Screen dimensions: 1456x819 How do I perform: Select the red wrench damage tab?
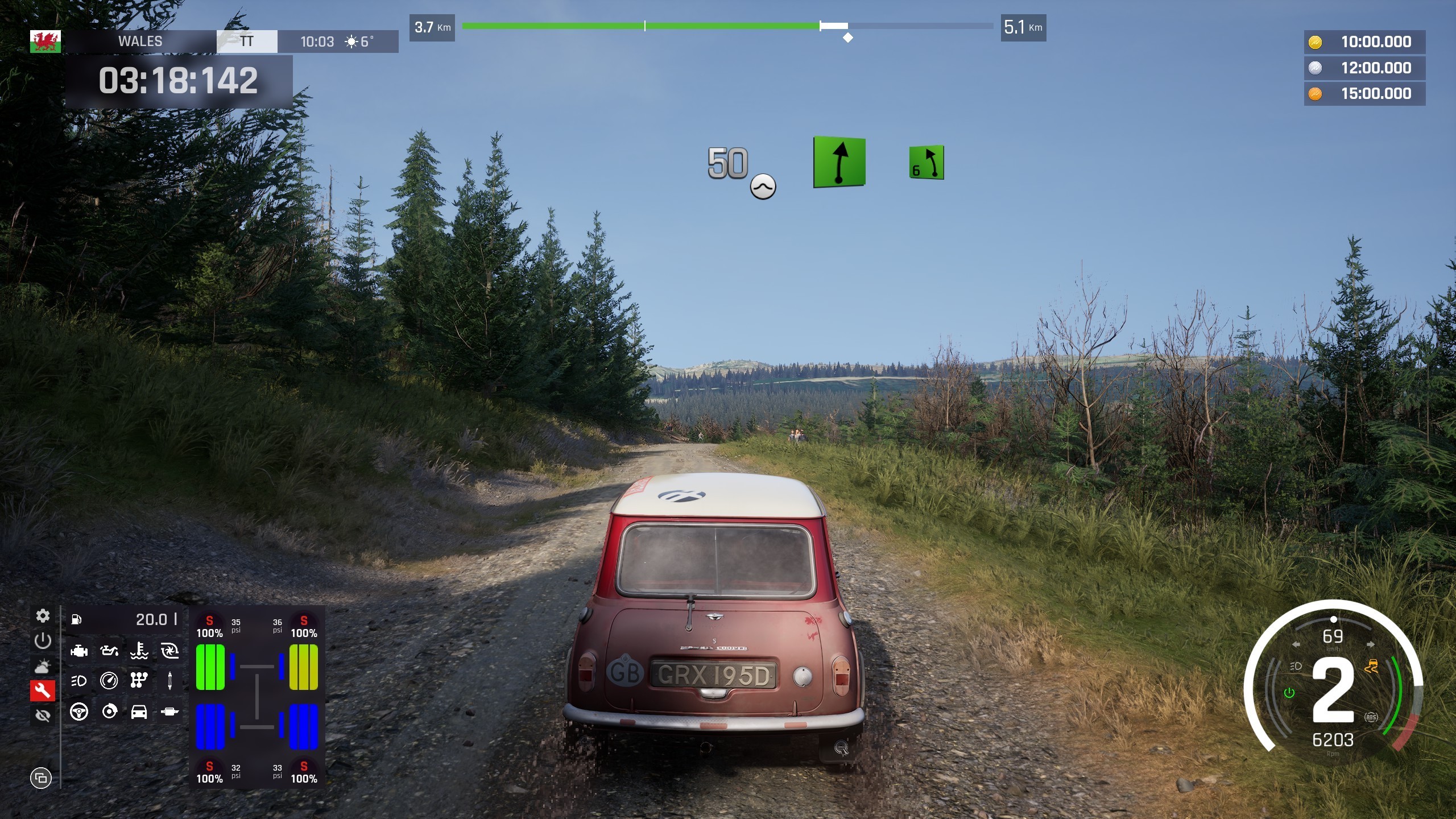click(x=43, y=691)
